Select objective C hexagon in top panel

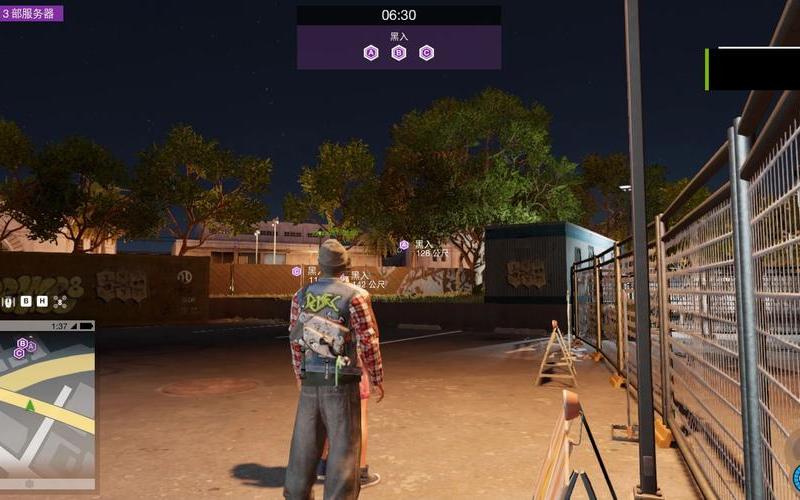(427, 53)
